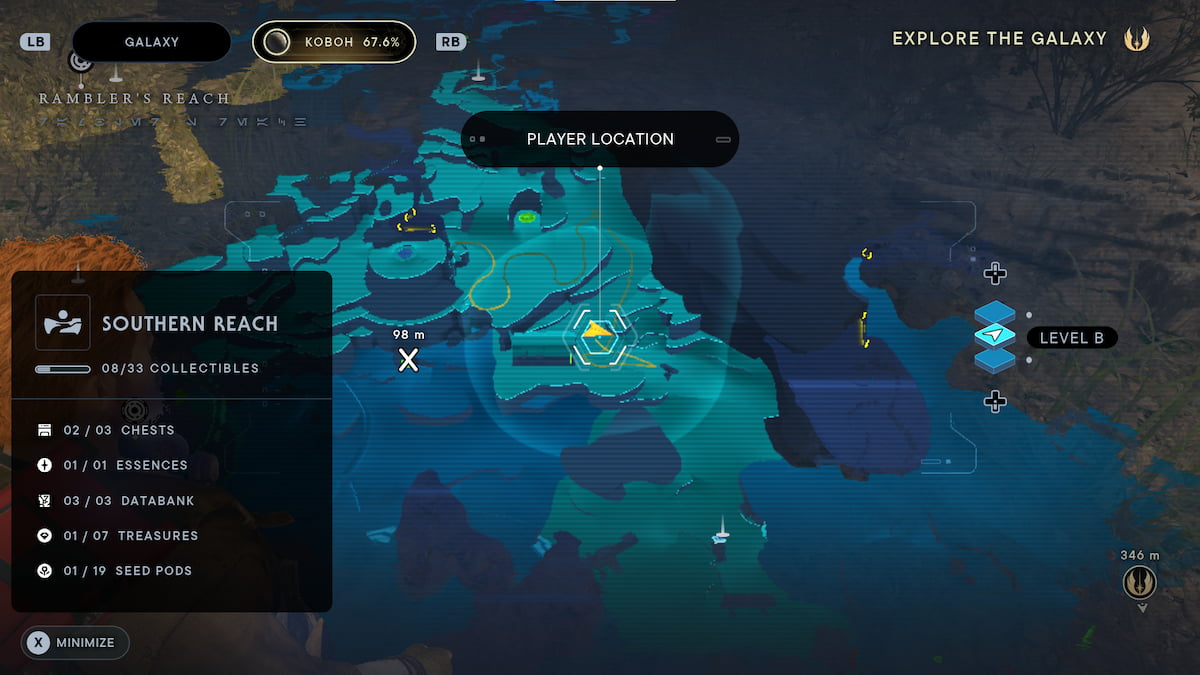
Task: Go up one map level with plus
Action: click(x=994, y=273)
